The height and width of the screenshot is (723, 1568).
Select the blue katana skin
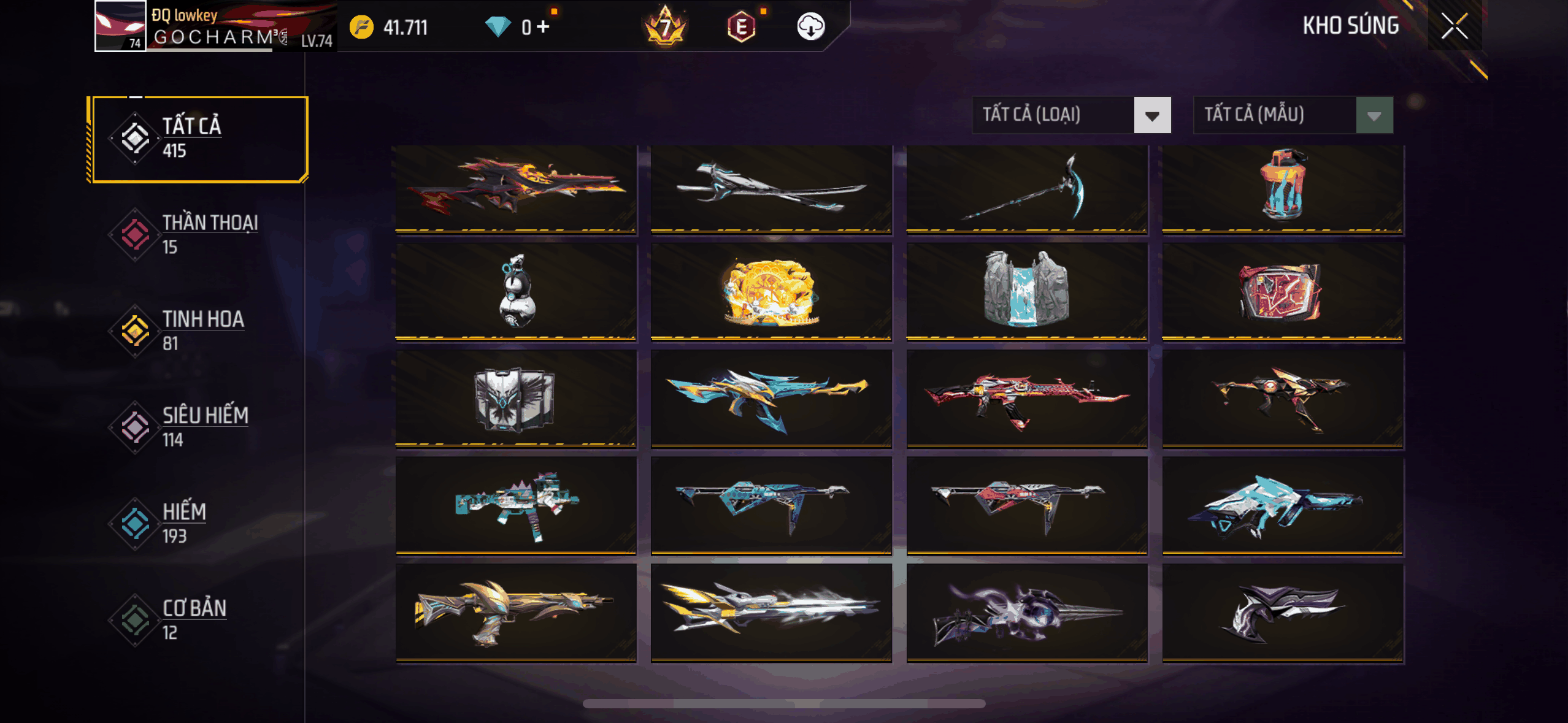point(771,189)
